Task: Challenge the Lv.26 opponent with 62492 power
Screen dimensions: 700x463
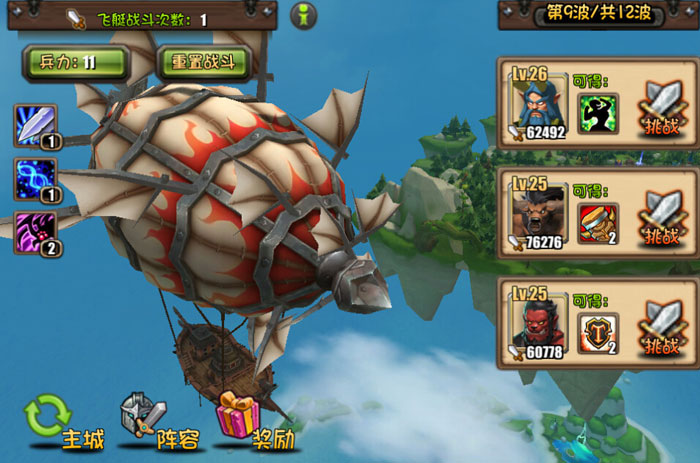Action: click(662, 110)
